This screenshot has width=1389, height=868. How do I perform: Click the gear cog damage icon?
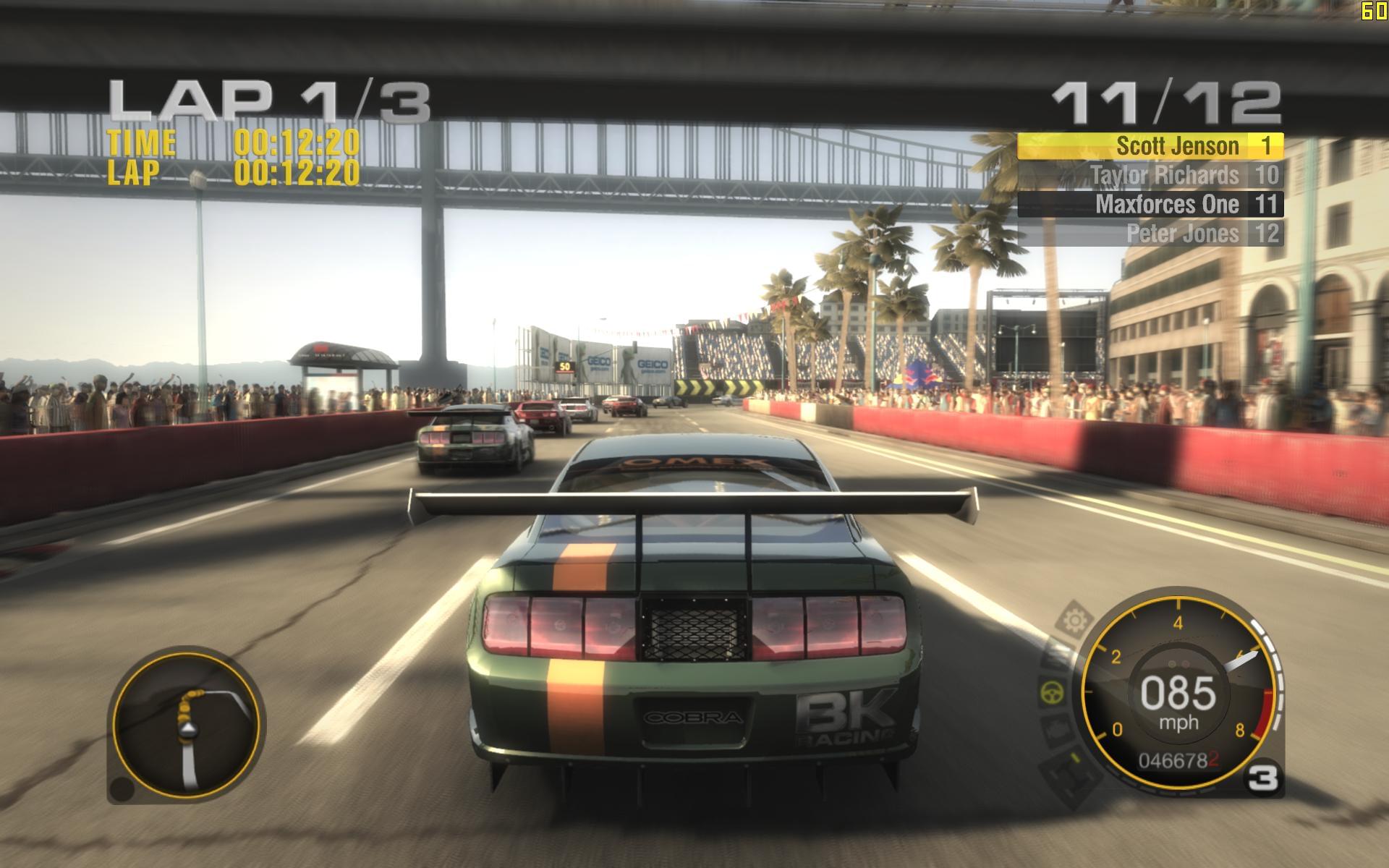[1075, 620]
